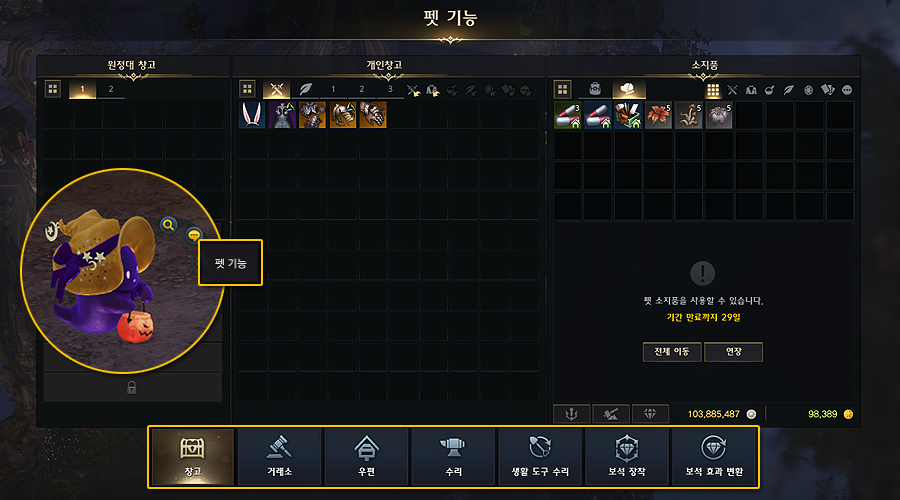Select the crossed swords equipment tab
The height and width of the screenshot is (500, 900).
tap(277, 90)
